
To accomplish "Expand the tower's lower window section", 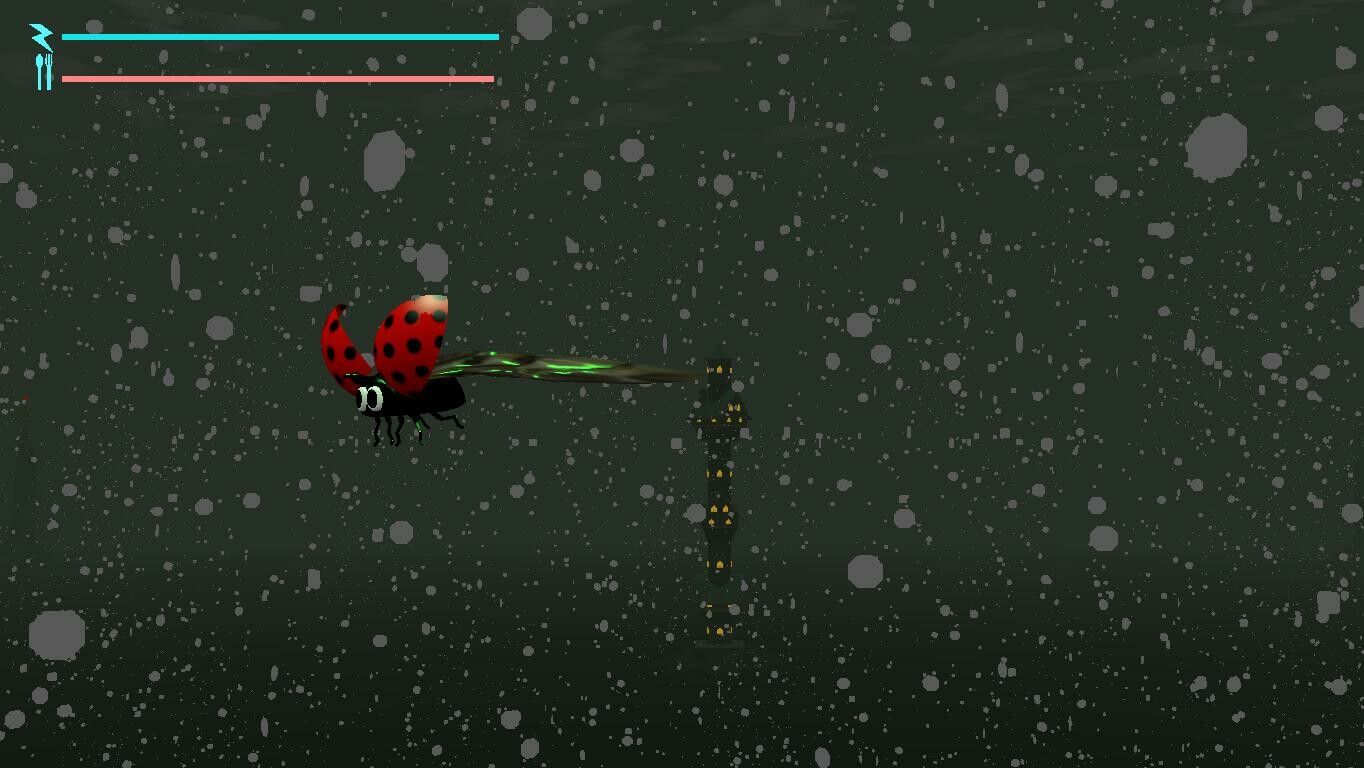I will 716,565.
